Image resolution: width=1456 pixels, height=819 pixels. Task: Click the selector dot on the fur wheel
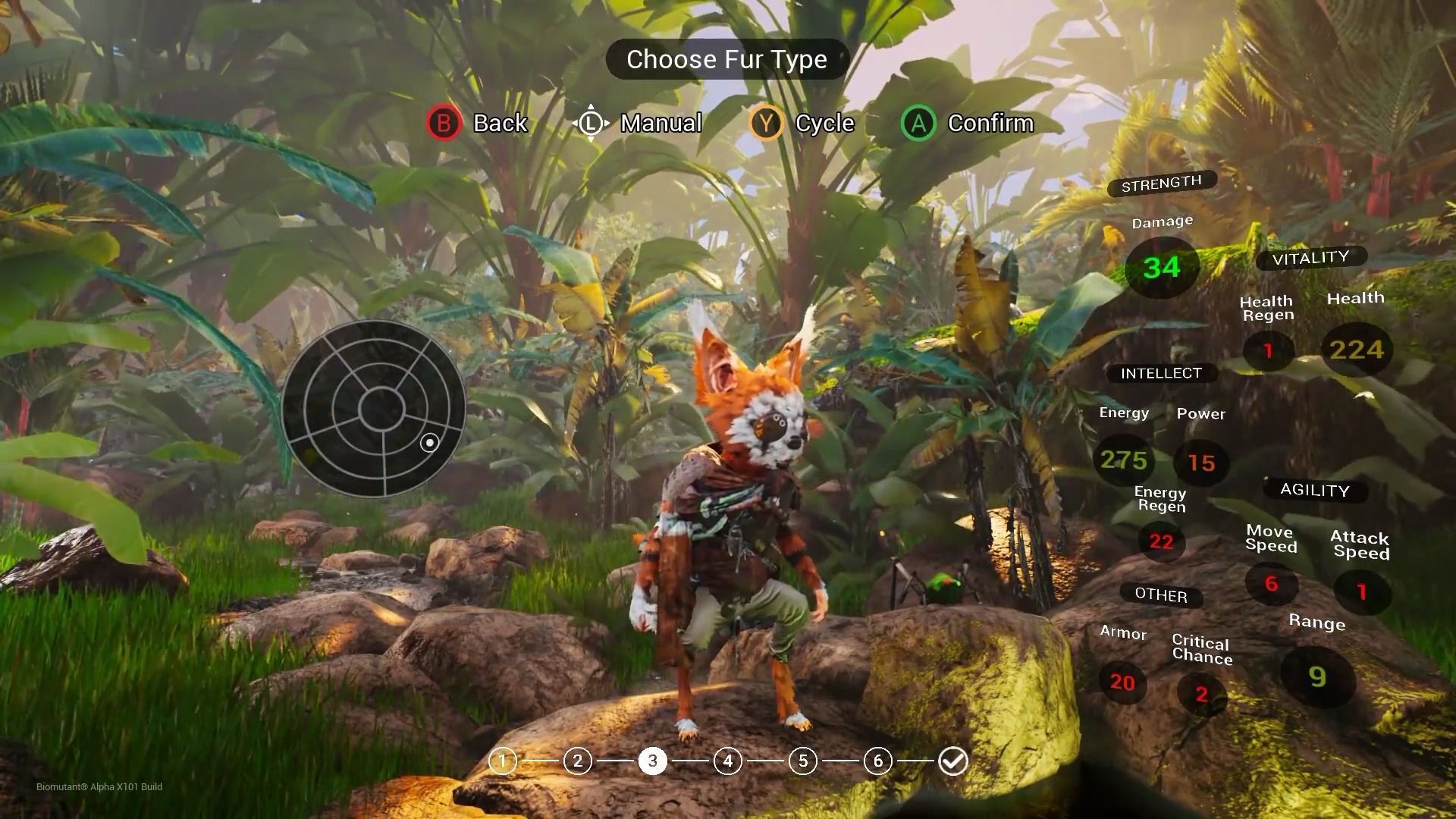429,443
